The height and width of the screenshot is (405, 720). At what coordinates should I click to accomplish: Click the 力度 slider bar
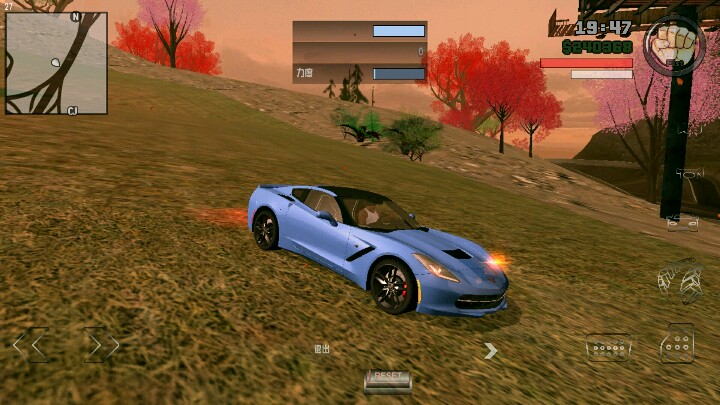[x=399, y=73]
